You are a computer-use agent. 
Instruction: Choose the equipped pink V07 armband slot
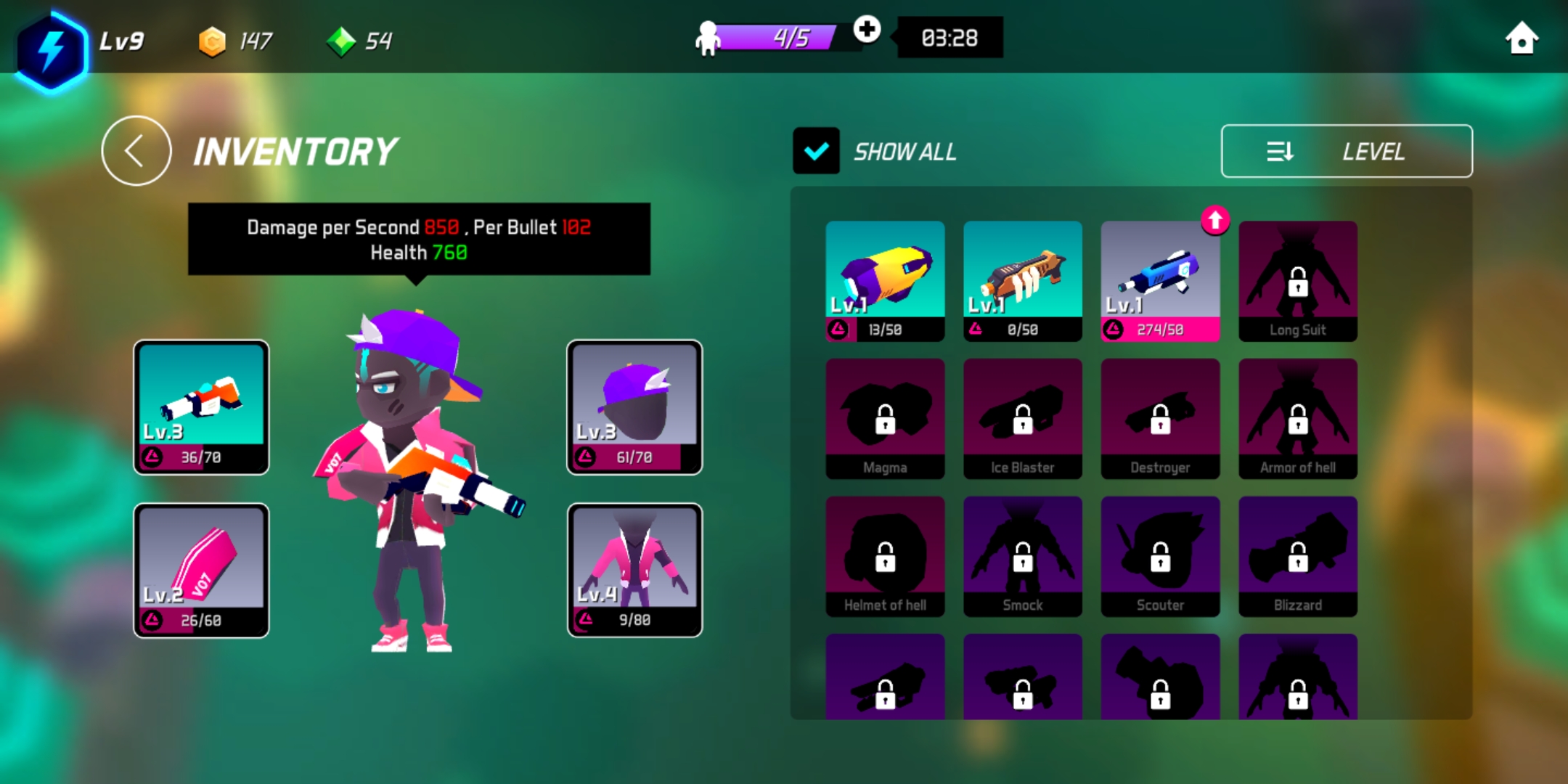point(201,571)
